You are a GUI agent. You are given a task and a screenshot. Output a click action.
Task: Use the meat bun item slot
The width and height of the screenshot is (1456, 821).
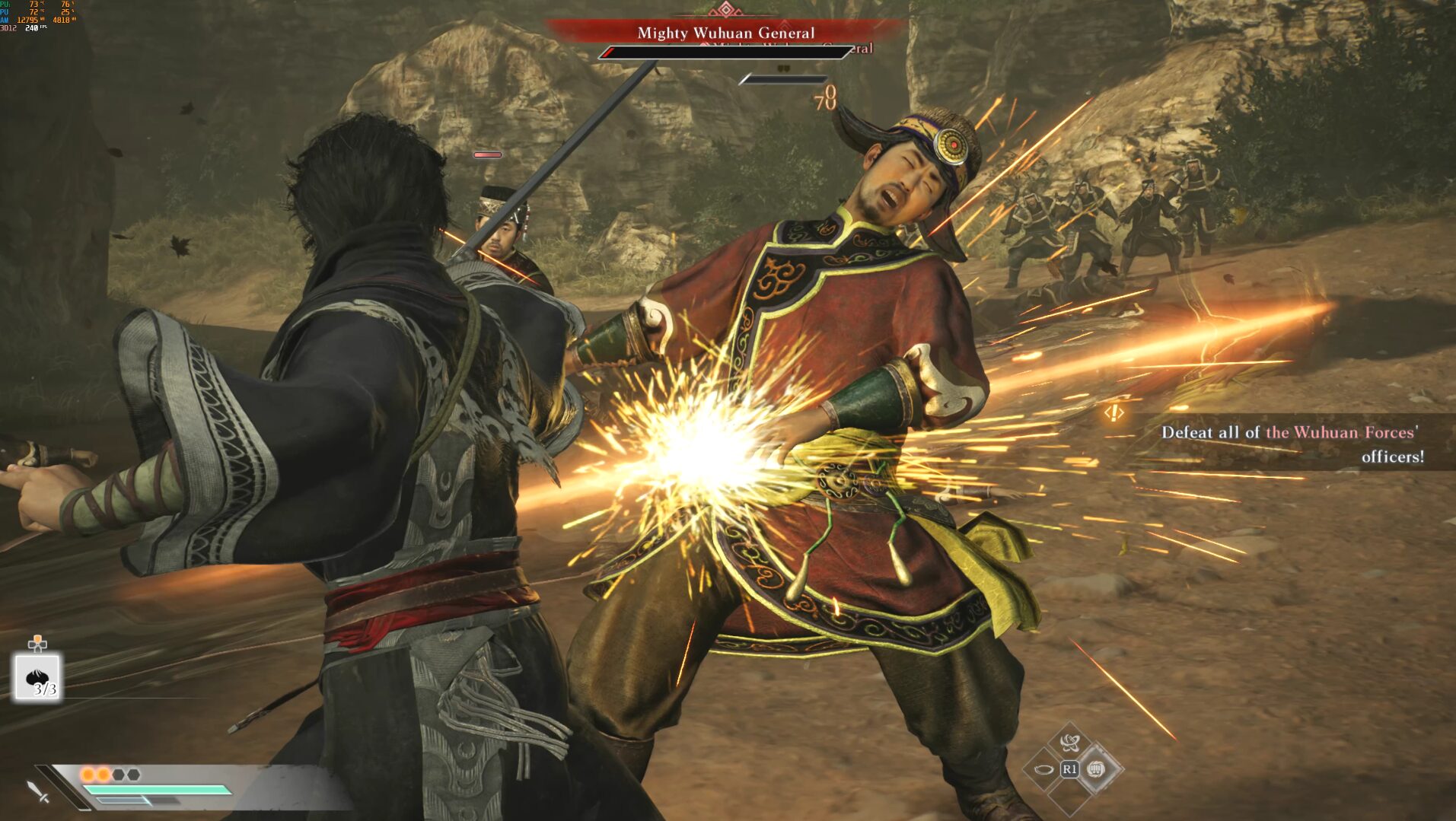[x=38, y=676]
